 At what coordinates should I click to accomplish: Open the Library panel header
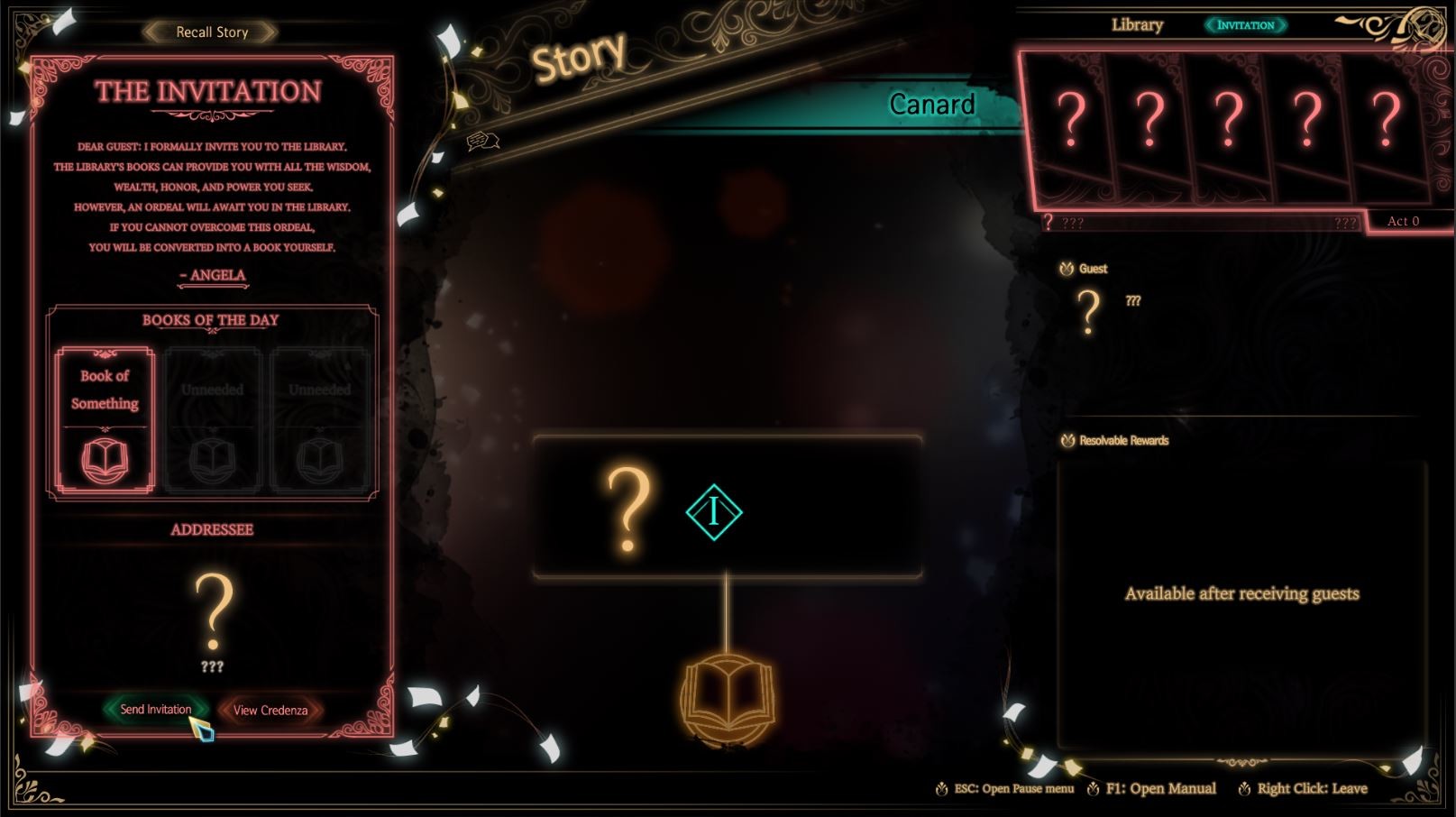point(1136,25)
